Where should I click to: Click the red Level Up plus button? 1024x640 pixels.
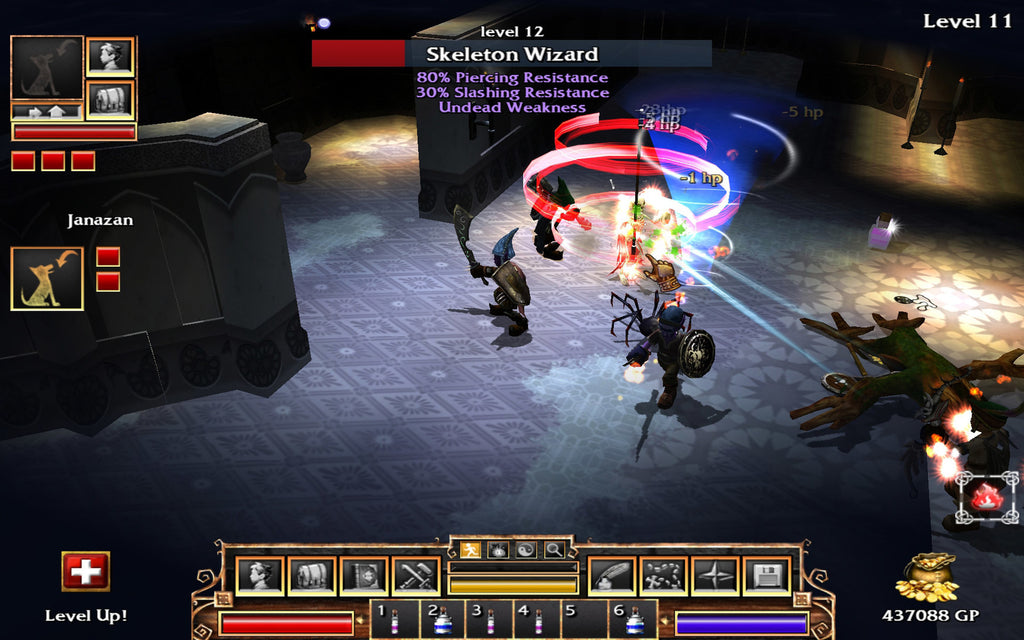pyautogui.click(x=86, y=571)
